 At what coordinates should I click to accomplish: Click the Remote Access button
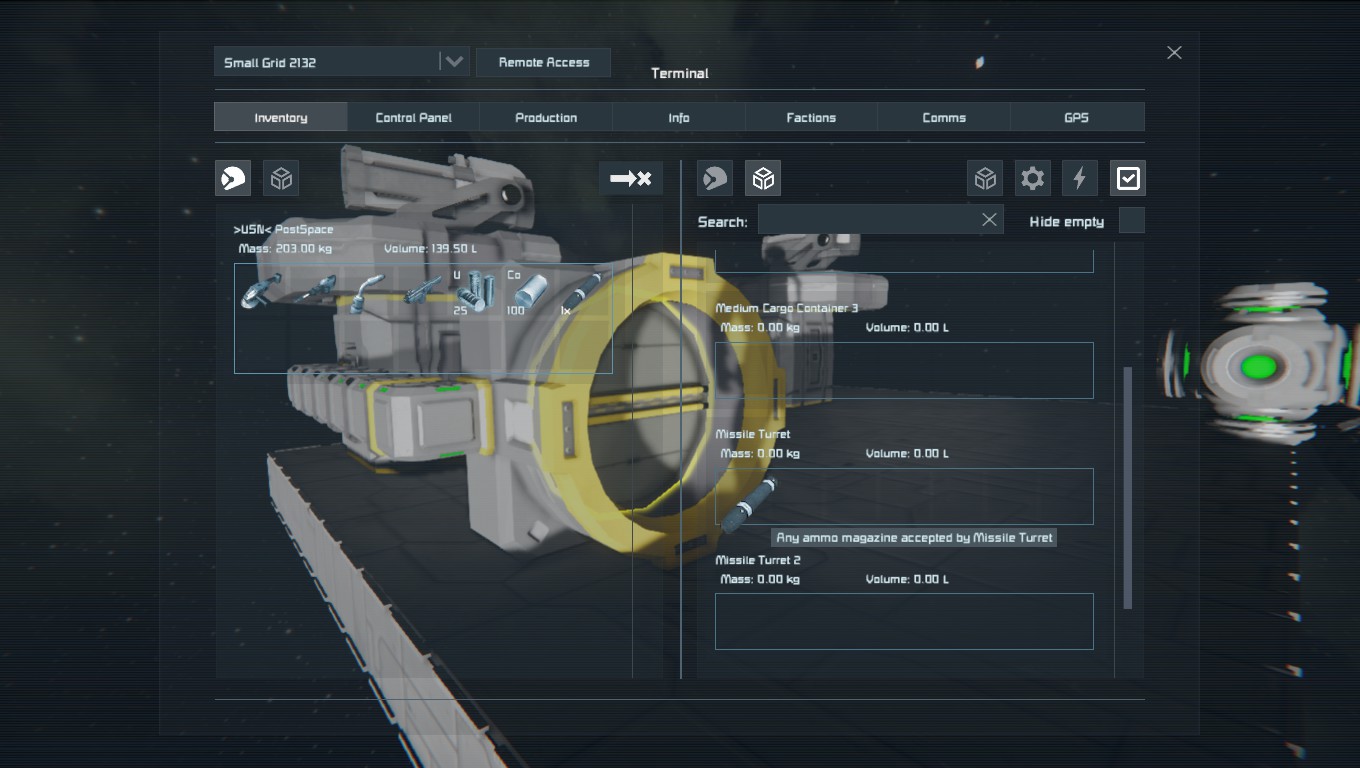pos(543,62)
